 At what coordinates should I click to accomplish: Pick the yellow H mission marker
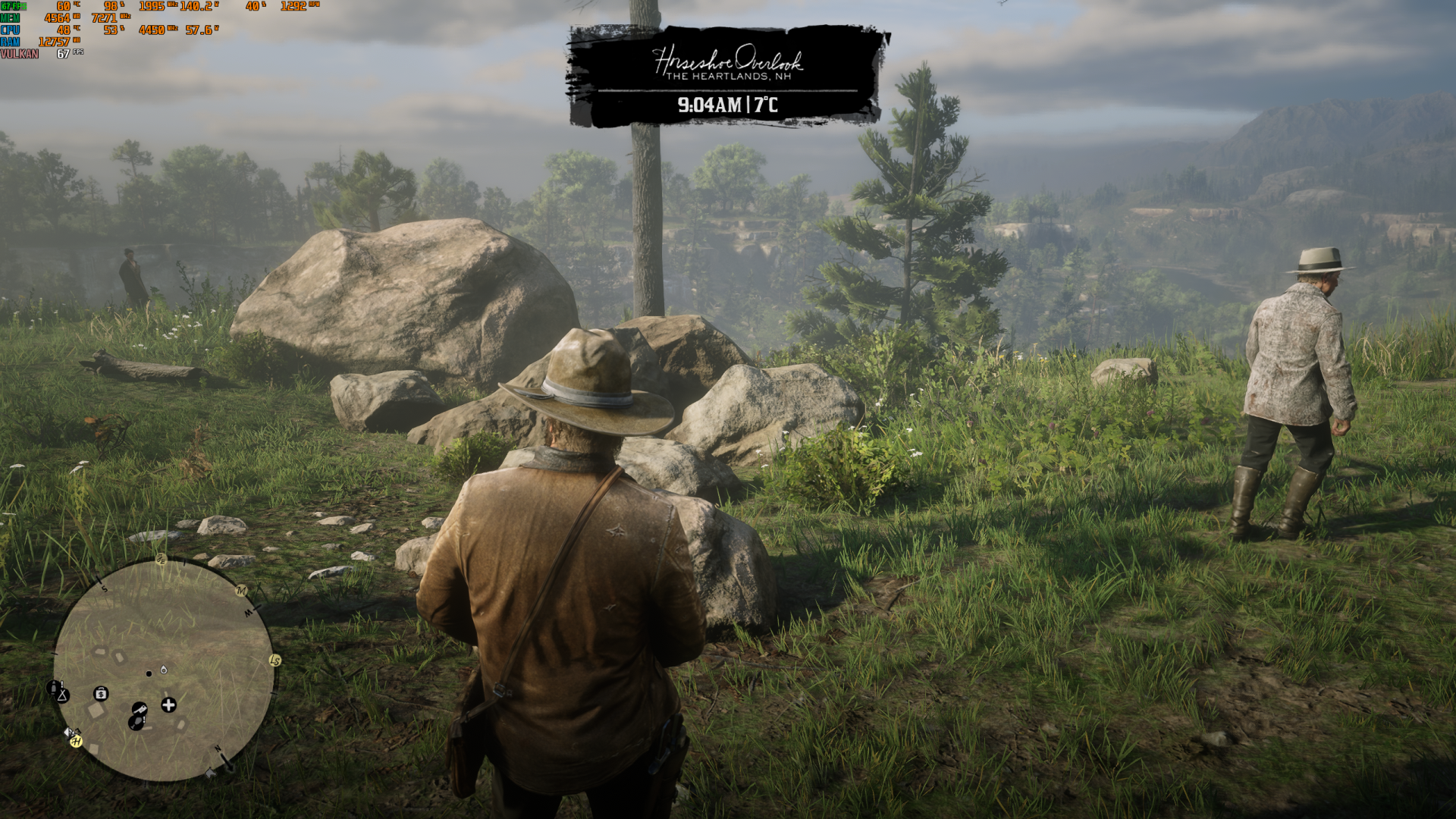(76, 741)
